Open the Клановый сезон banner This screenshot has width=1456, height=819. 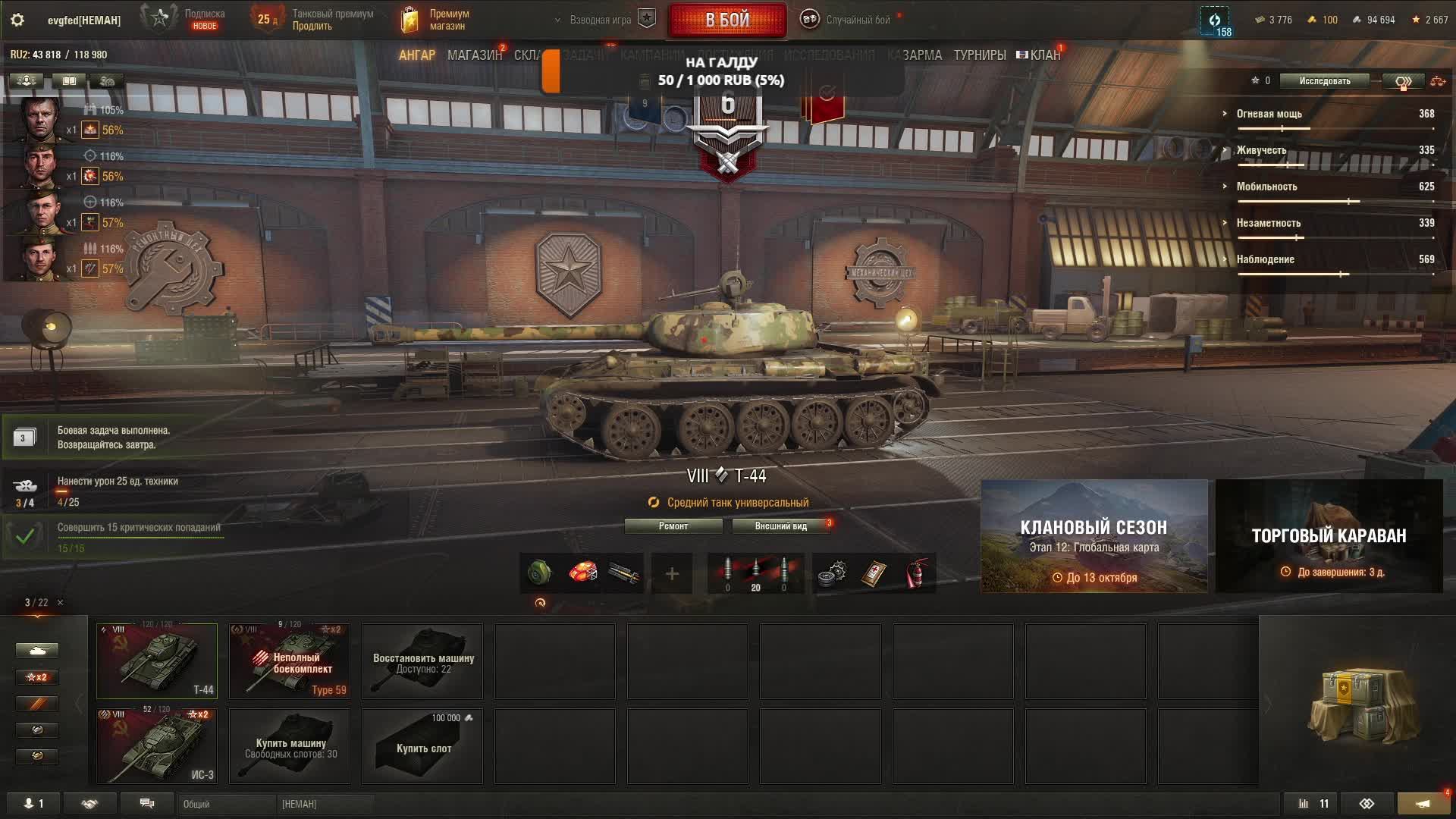click(1094, 536)
